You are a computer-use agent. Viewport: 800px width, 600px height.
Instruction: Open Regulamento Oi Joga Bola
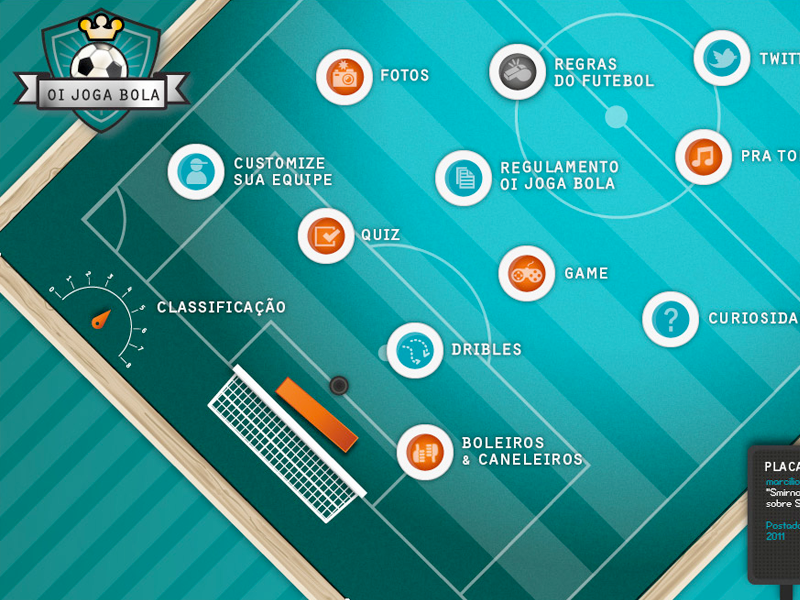pyautogui.click(x=464, y=178)
